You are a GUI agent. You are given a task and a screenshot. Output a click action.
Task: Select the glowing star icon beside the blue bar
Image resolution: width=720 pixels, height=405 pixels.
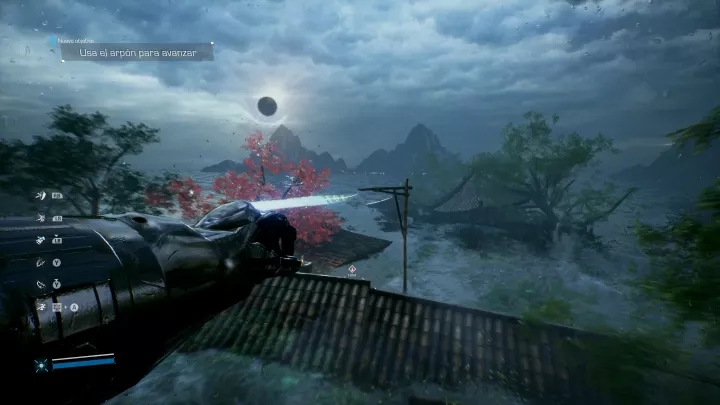(x=41, y=365)
